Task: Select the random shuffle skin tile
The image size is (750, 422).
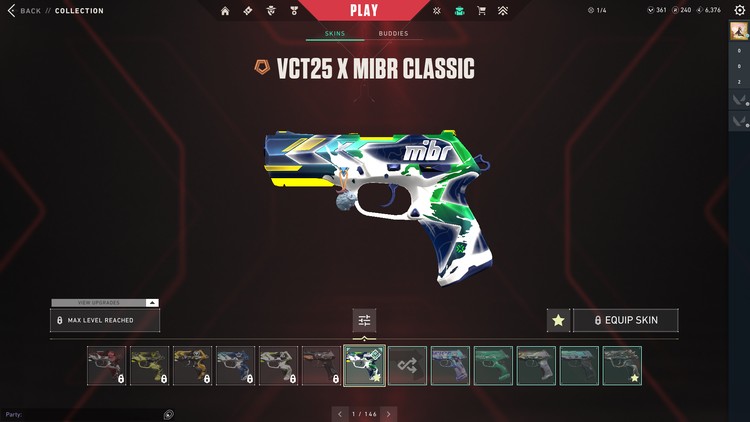Action: point(407,366)
